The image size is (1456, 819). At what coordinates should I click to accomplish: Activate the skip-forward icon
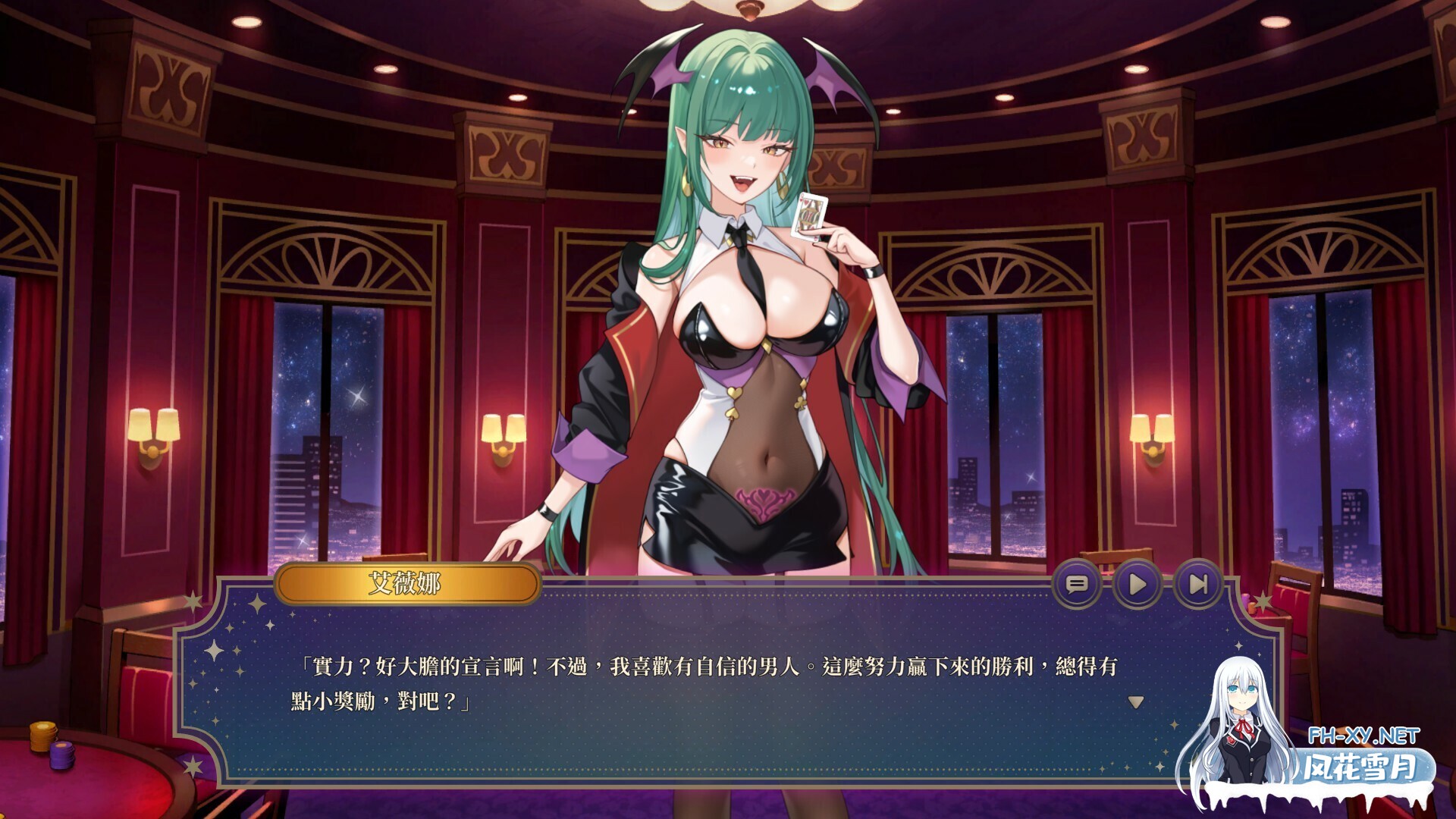(x=1197, y=584)
